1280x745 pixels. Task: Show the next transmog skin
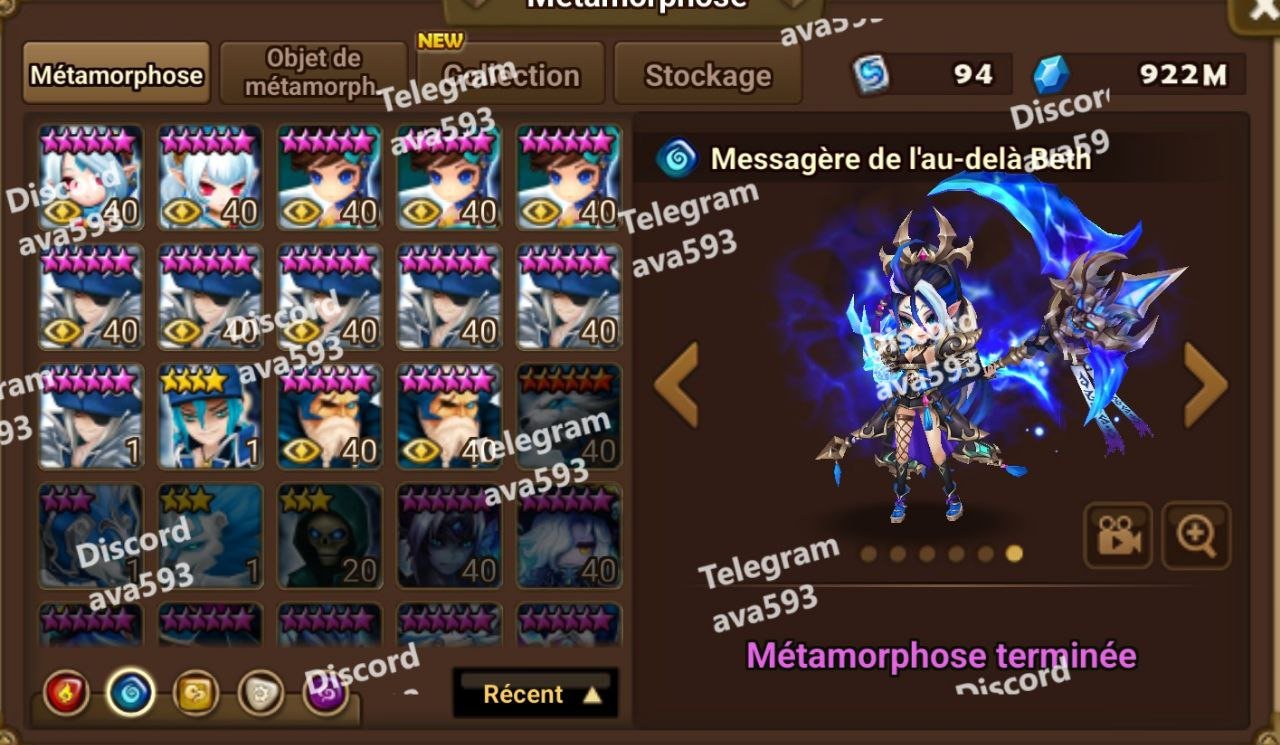(x=1205, y=384)
